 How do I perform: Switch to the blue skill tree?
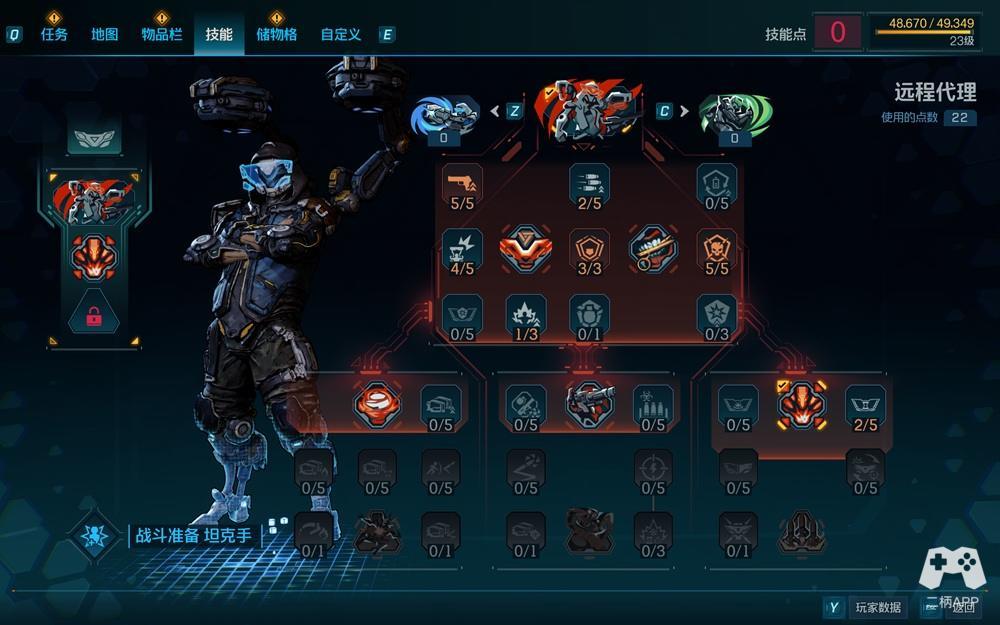click(x=445, y=113)
